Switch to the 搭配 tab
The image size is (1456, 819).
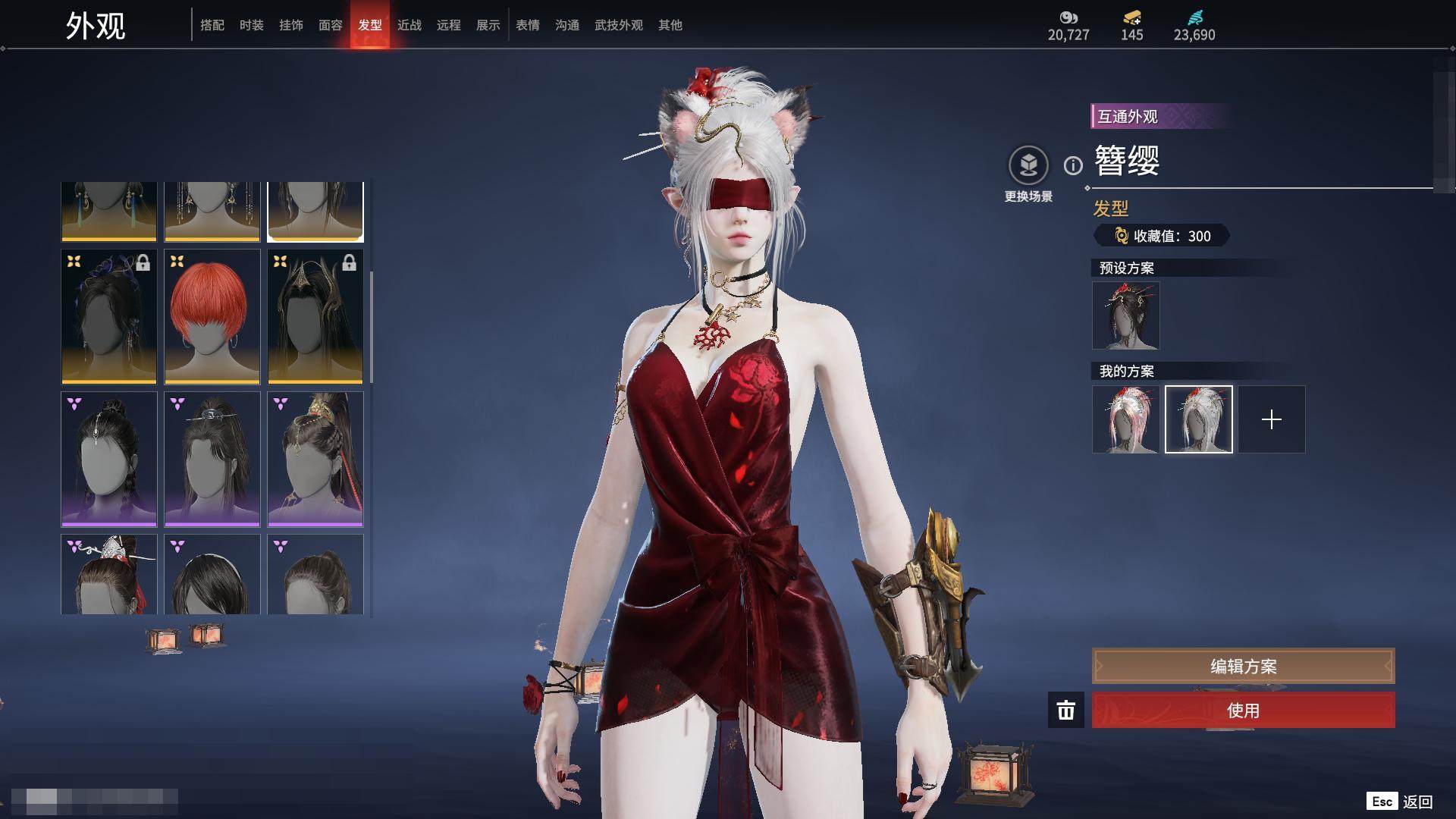(x=212, y=25)
